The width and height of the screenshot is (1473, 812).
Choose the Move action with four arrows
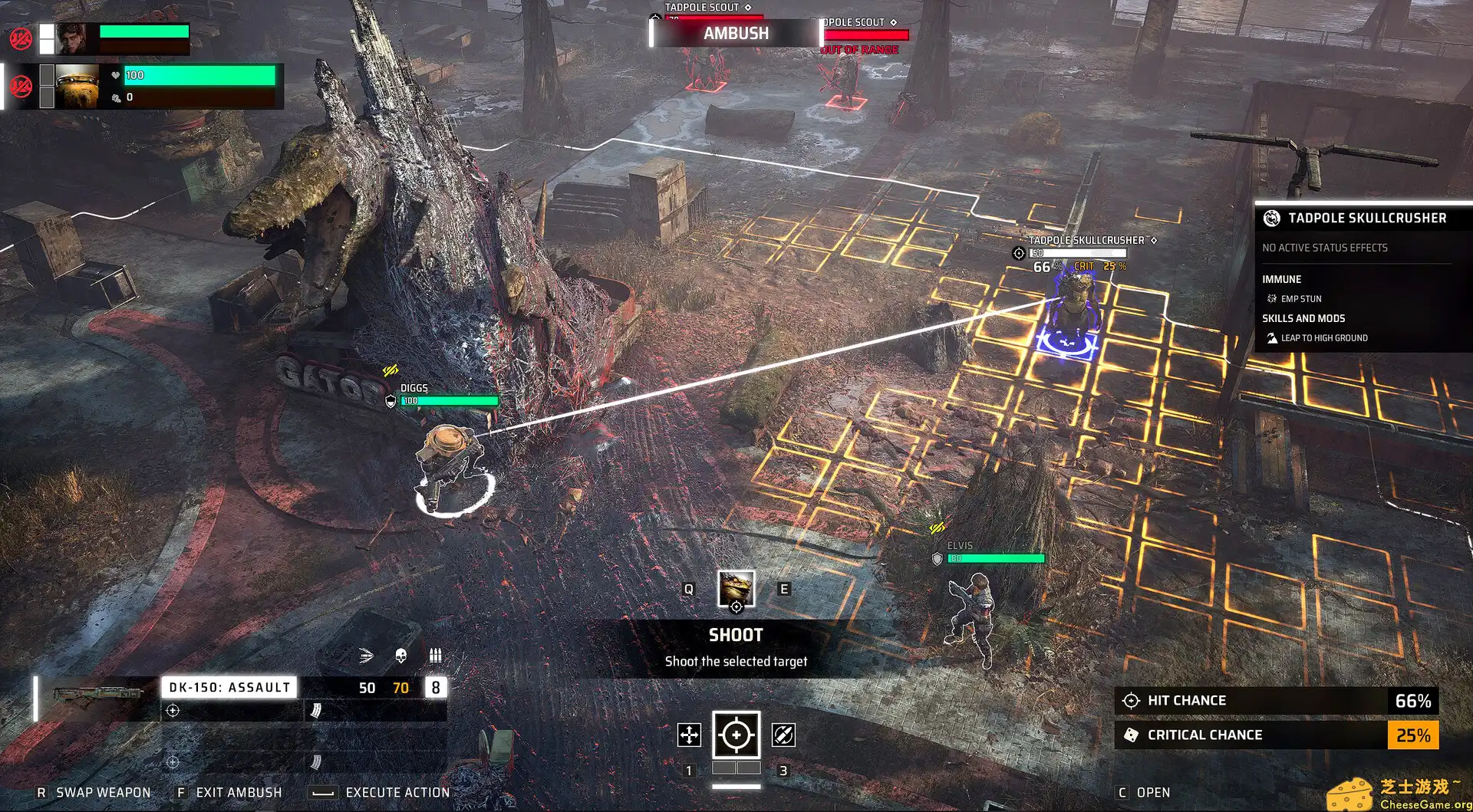click(689, 735)
